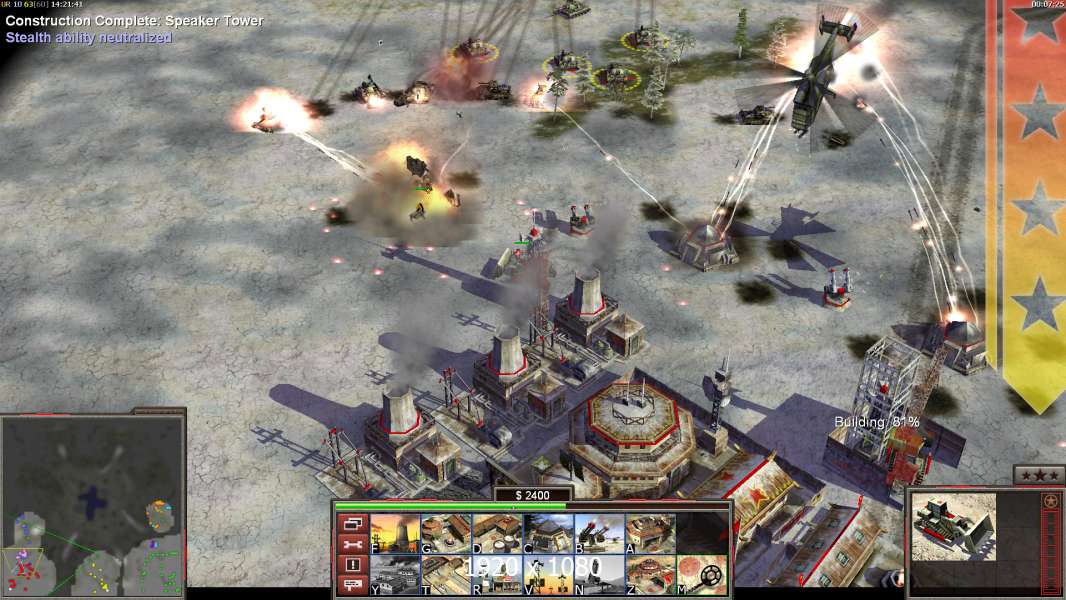Image resolution: width=1066 pixels, height=600 pixels.
Task: Open the three-star general's powers button
Action: (1039, 475)
